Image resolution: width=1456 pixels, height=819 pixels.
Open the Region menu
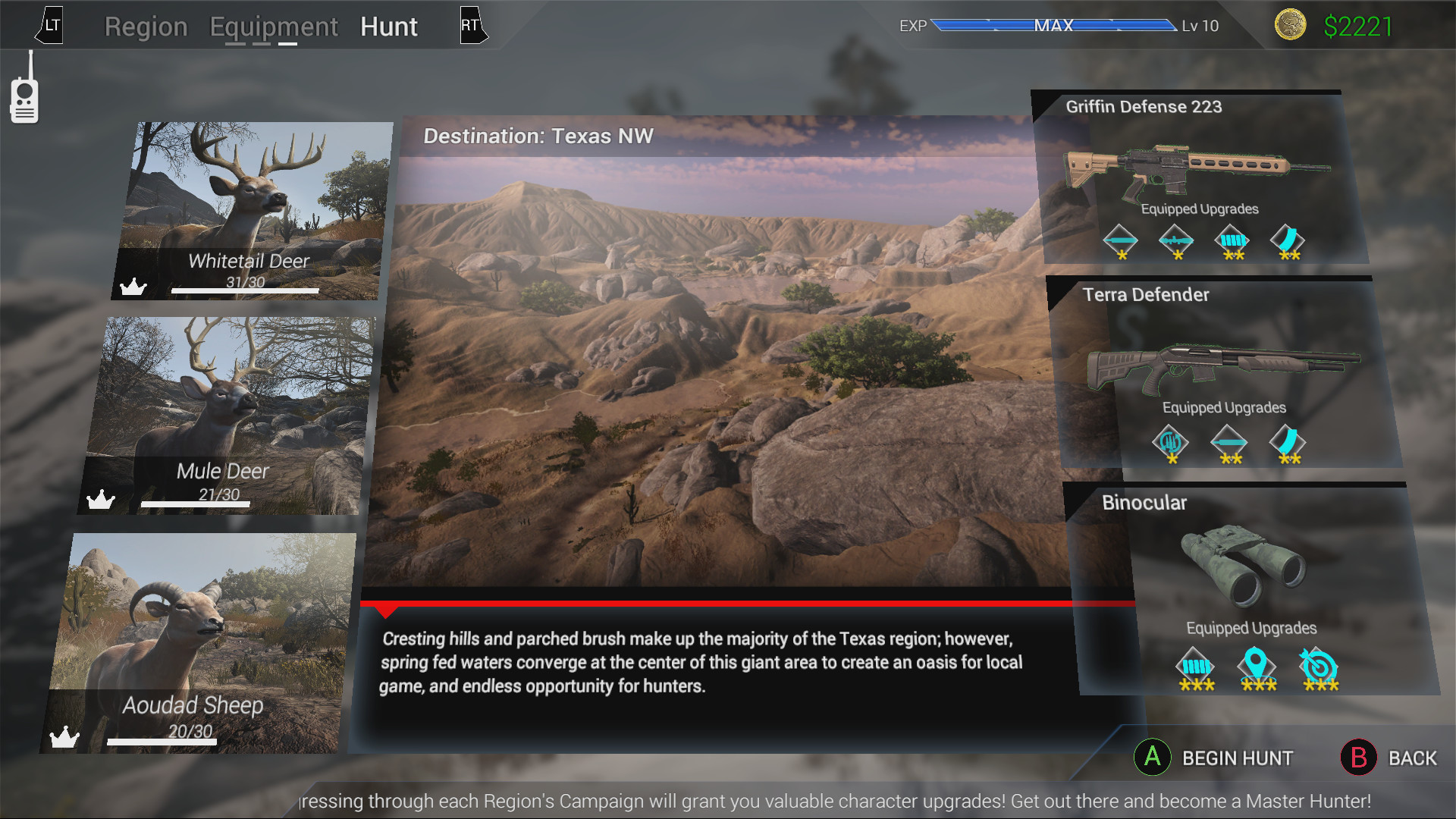click(146, 27)
